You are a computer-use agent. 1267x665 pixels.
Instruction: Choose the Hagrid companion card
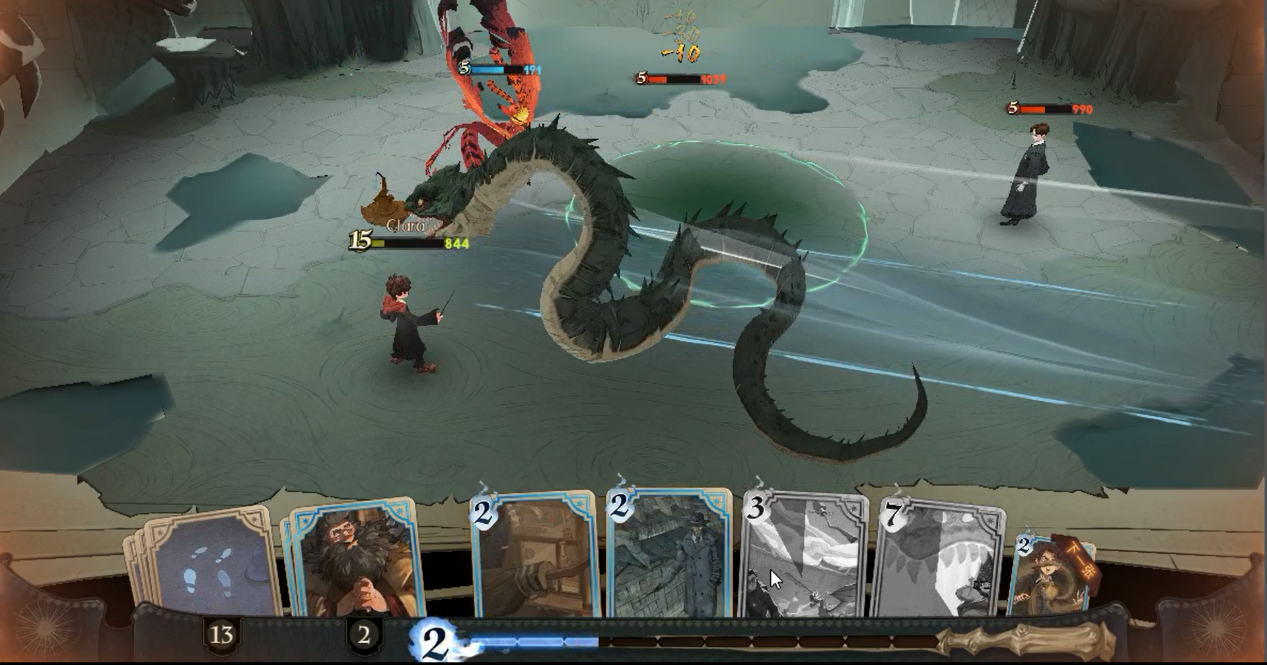(353, 560)
